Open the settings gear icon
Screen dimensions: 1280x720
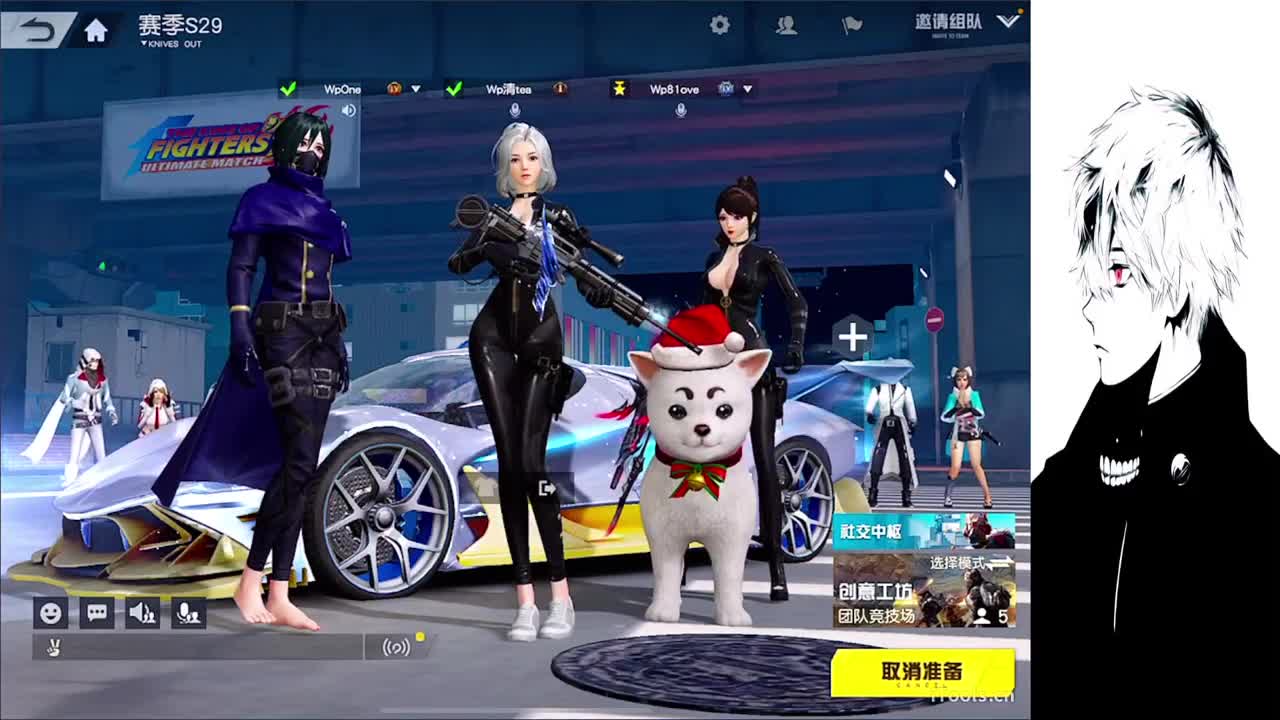point(719,24)
